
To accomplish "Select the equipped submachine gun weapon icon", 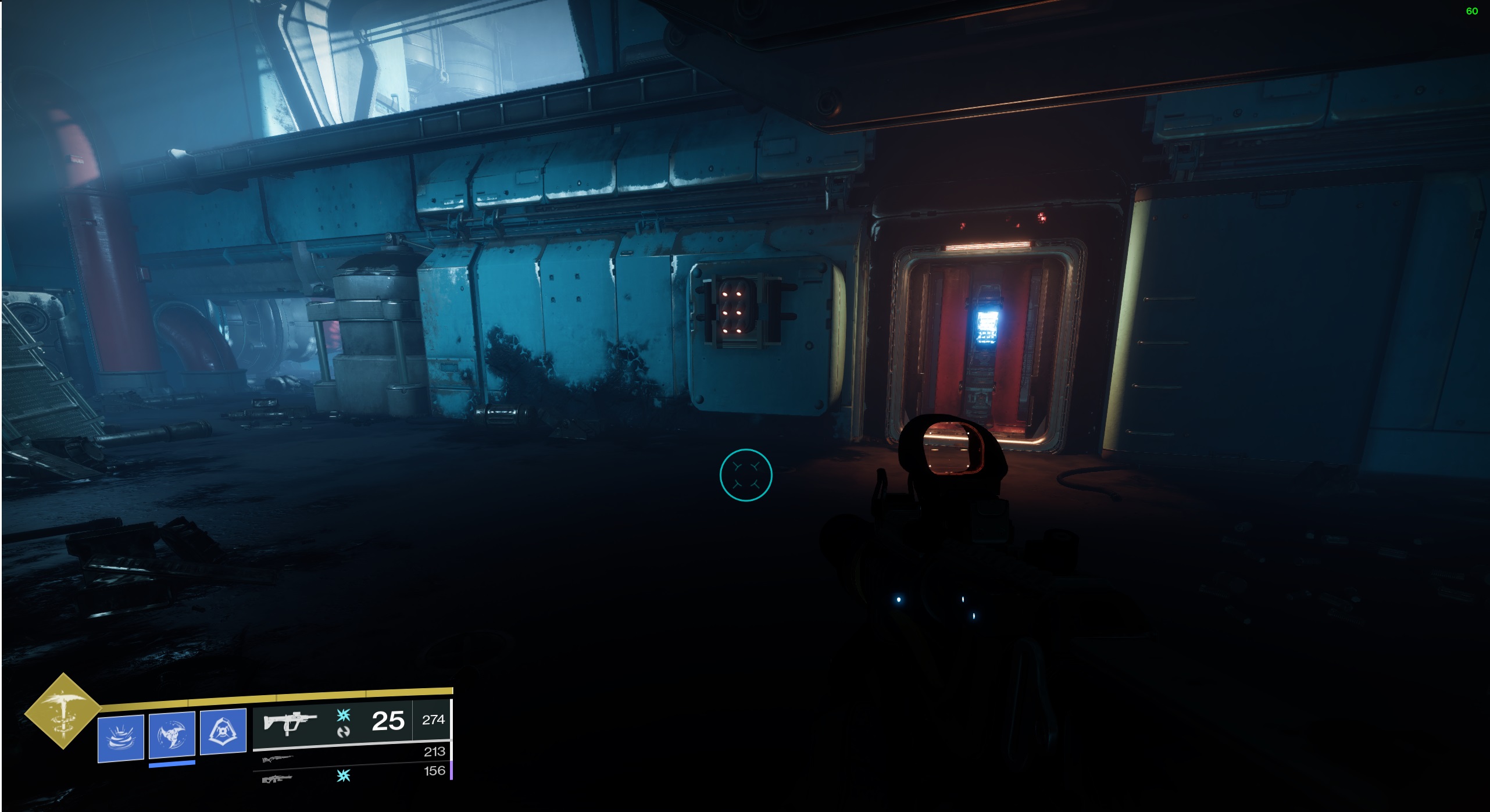I will pyautogui.click(x=290, y=722).
